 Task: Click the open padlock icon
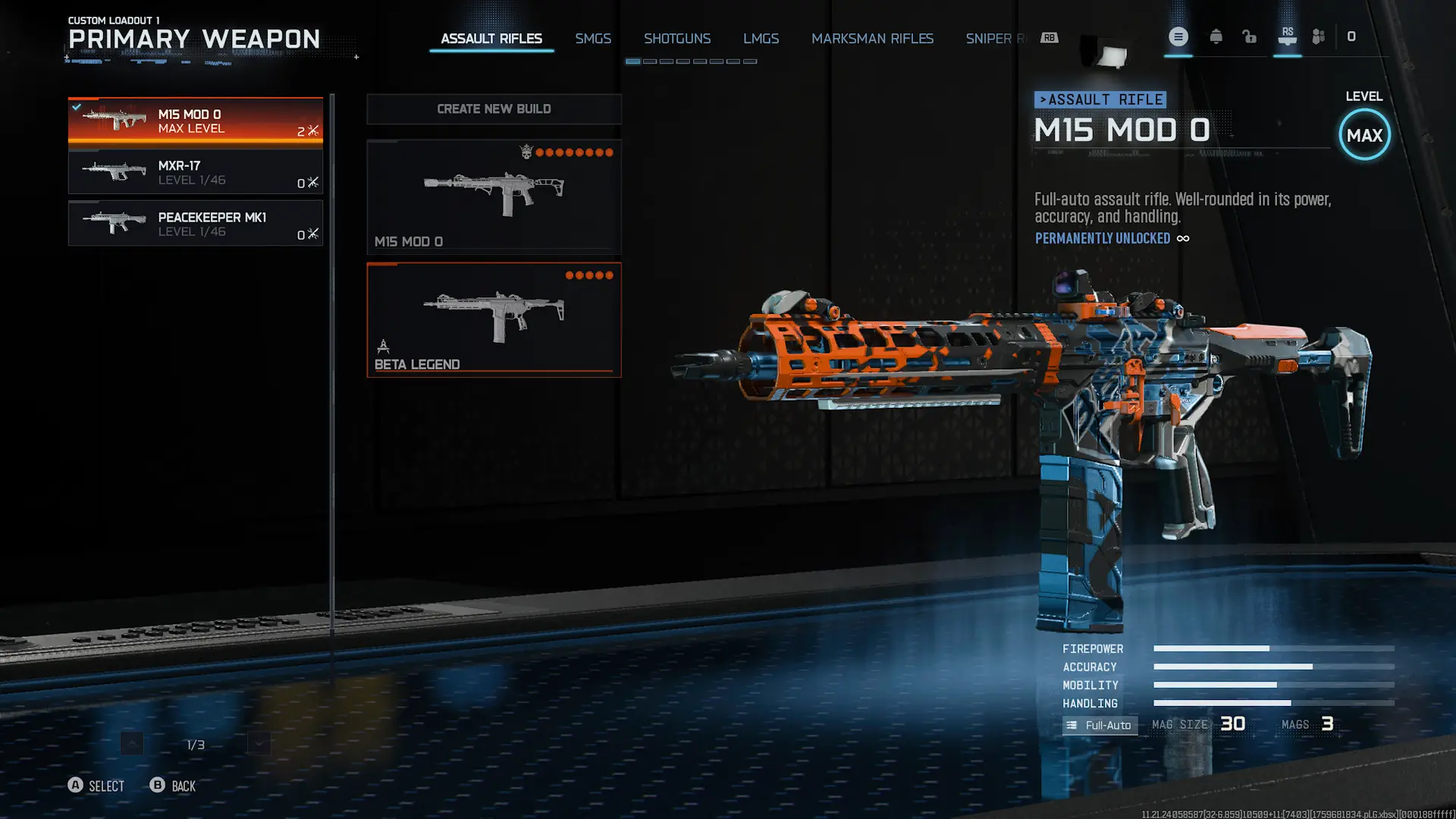click(x=1249, y=36)
